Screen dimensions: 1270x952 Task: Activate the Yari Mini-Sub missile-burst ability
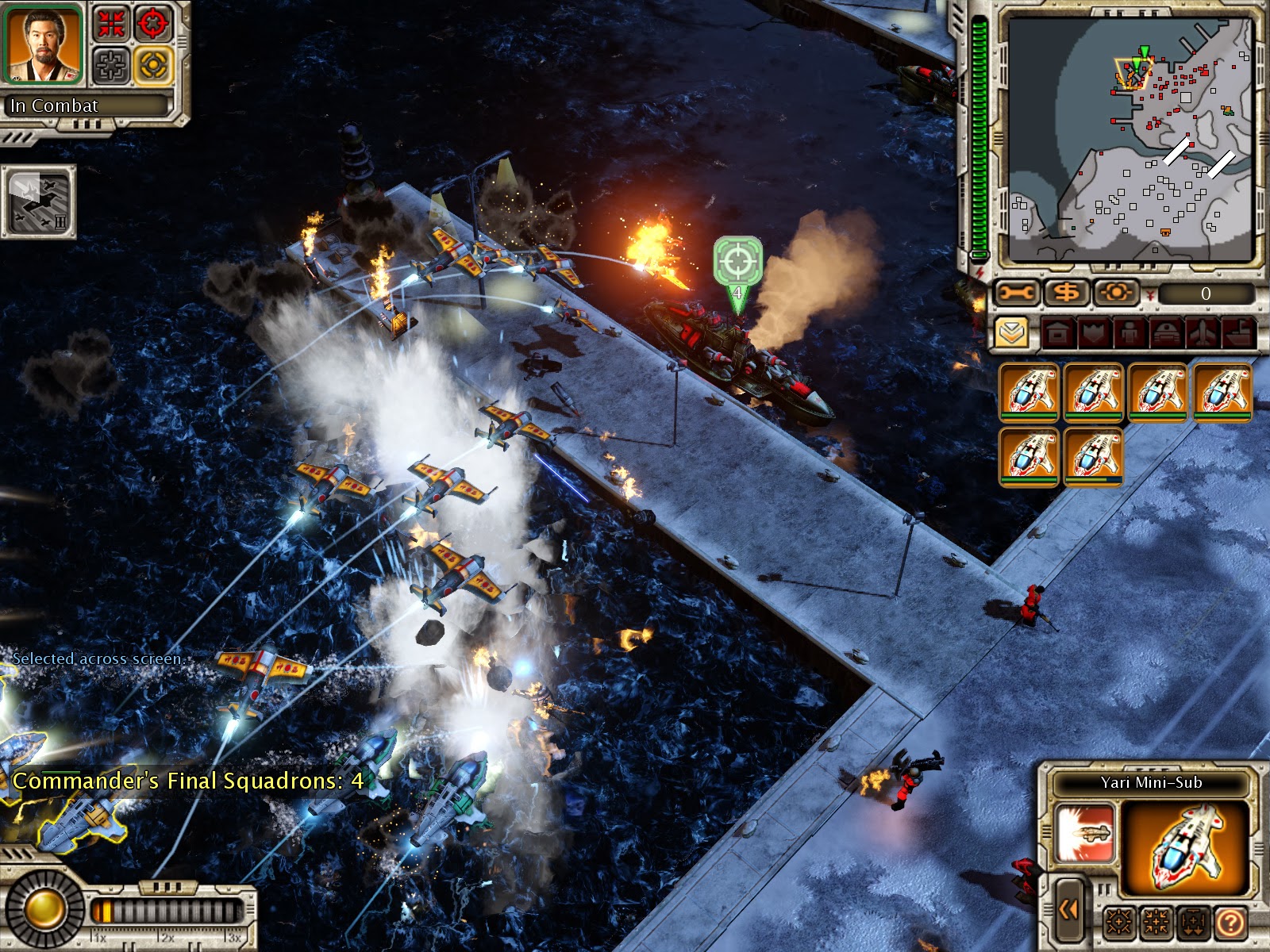[1084, 833]
